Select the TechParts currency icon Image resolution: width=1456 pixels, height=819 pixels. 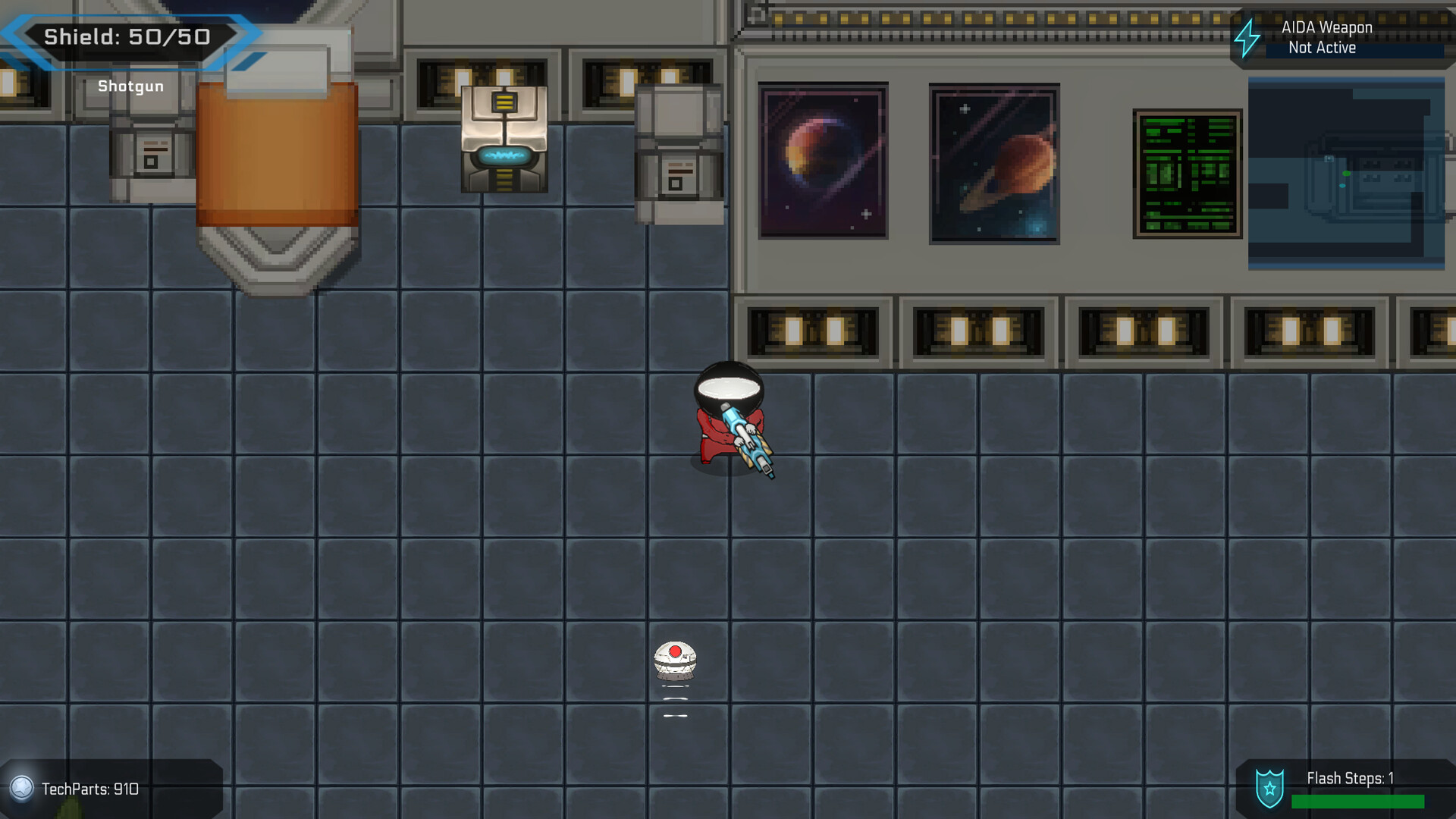(23, 789)
